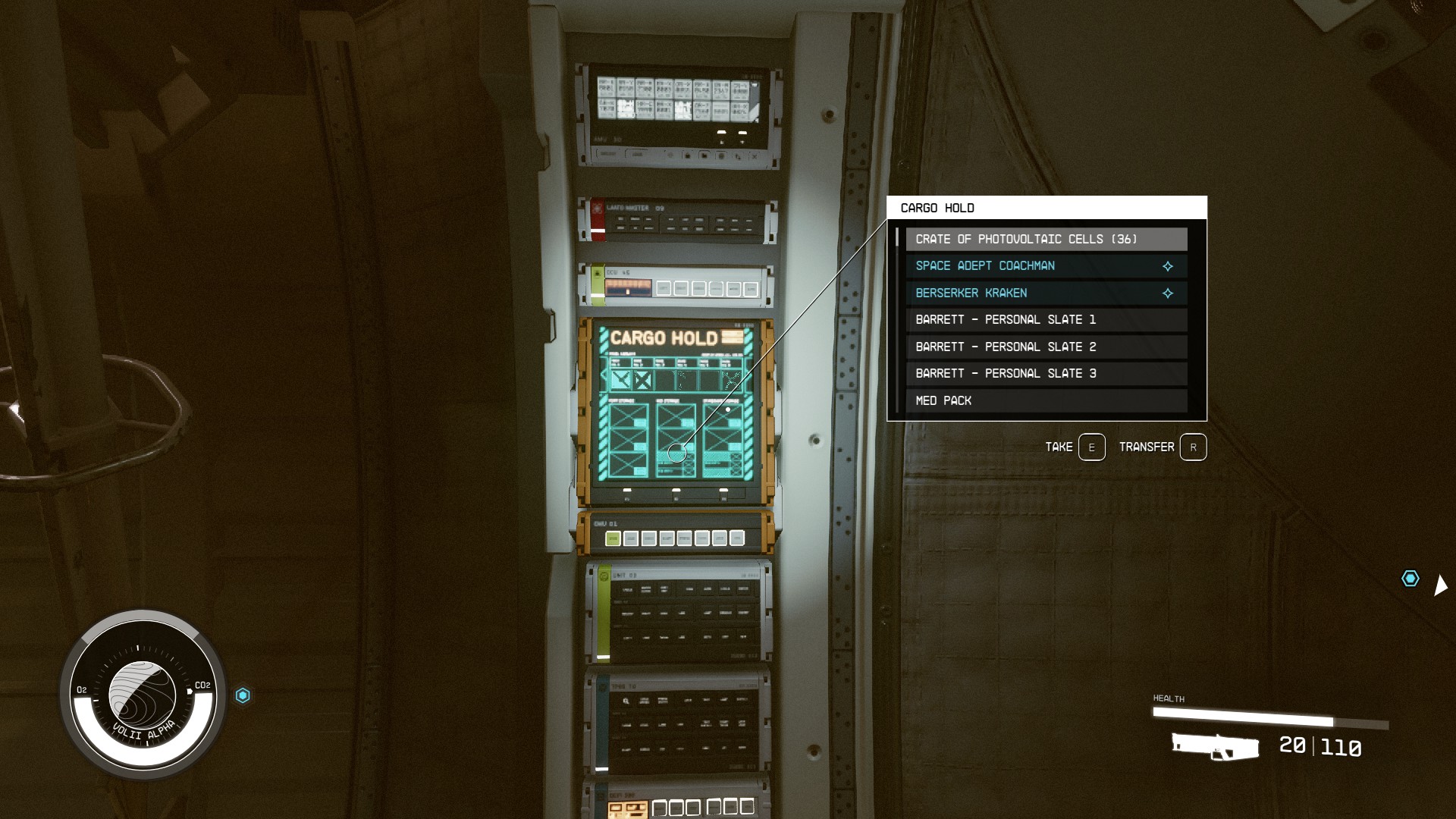
Task: Click the cyan hexagon waypoint marker on the right
Action: [x=1410, y=579]
